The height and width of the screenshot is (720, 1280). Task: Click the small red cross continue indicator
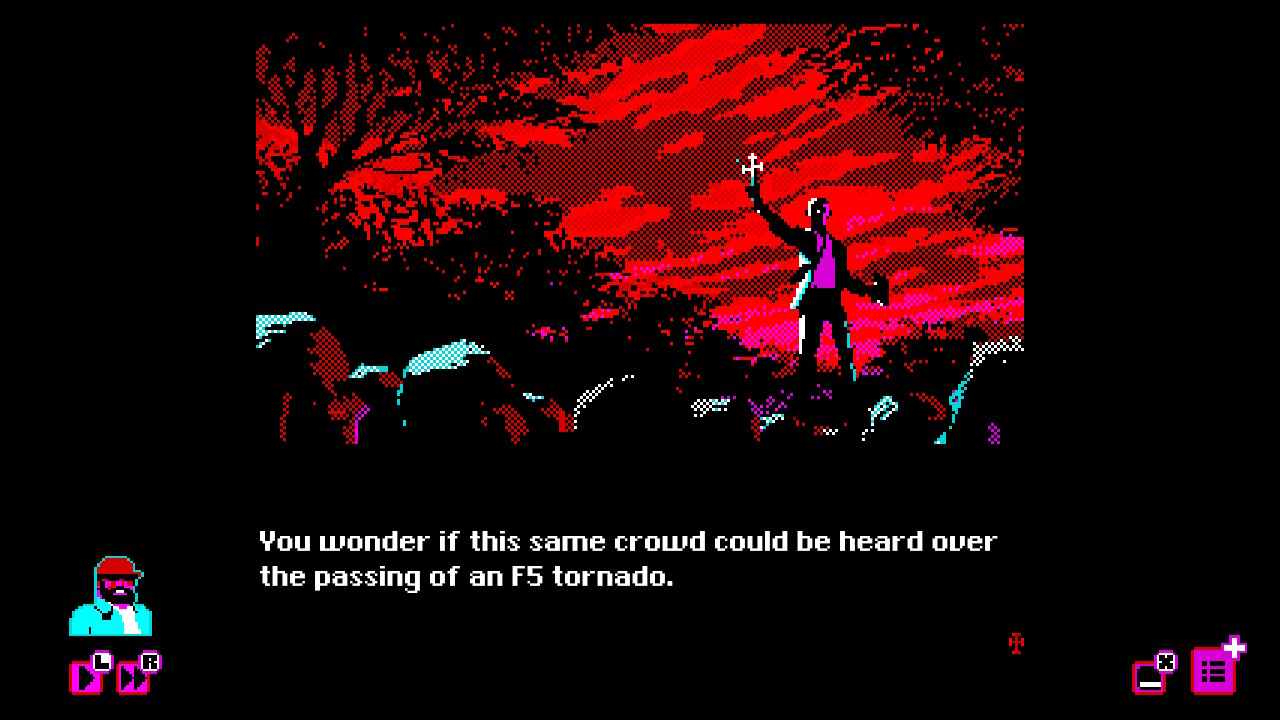pos(1014,645)
